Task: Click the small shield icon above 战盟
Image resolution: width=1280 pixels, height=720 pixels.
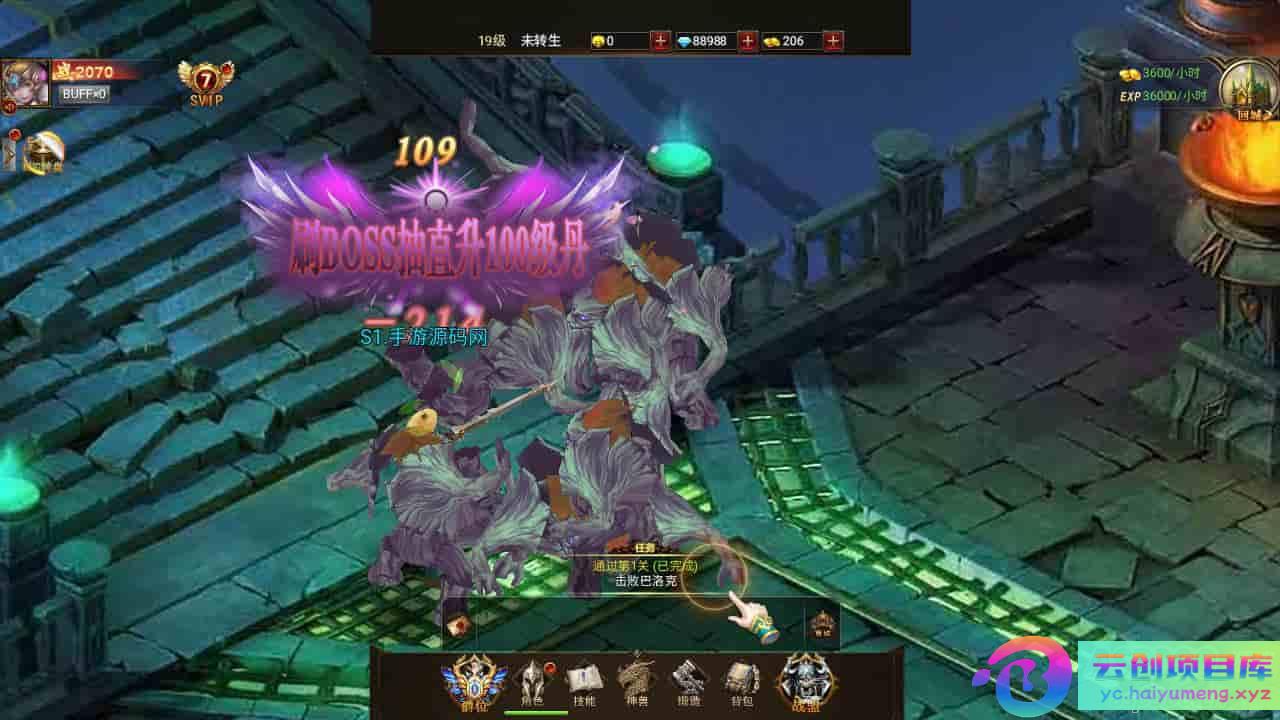Action: coord(822,625)
